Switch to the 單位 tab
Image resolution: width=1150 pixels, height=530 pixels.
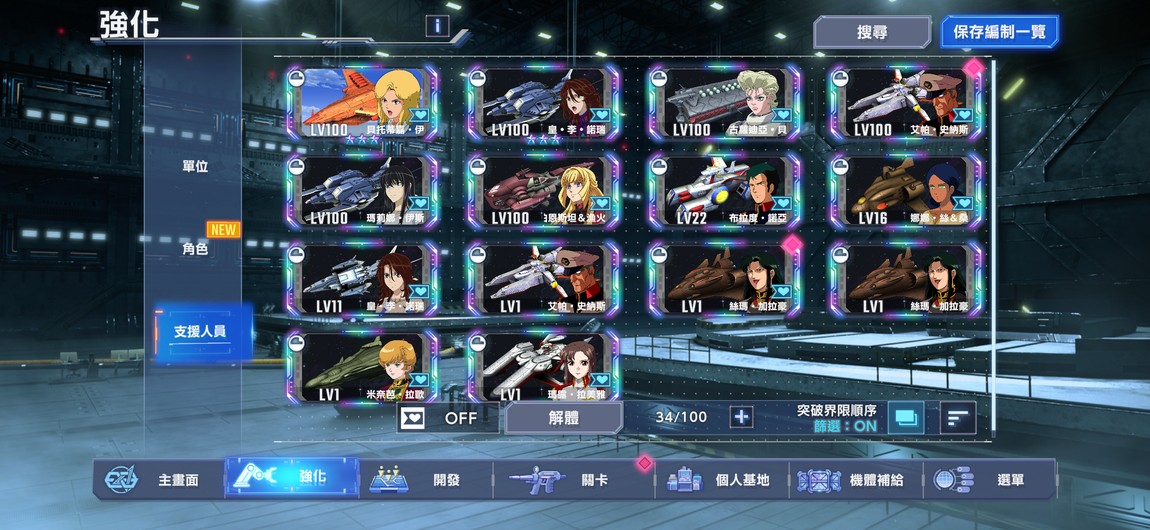coord(195,166)
